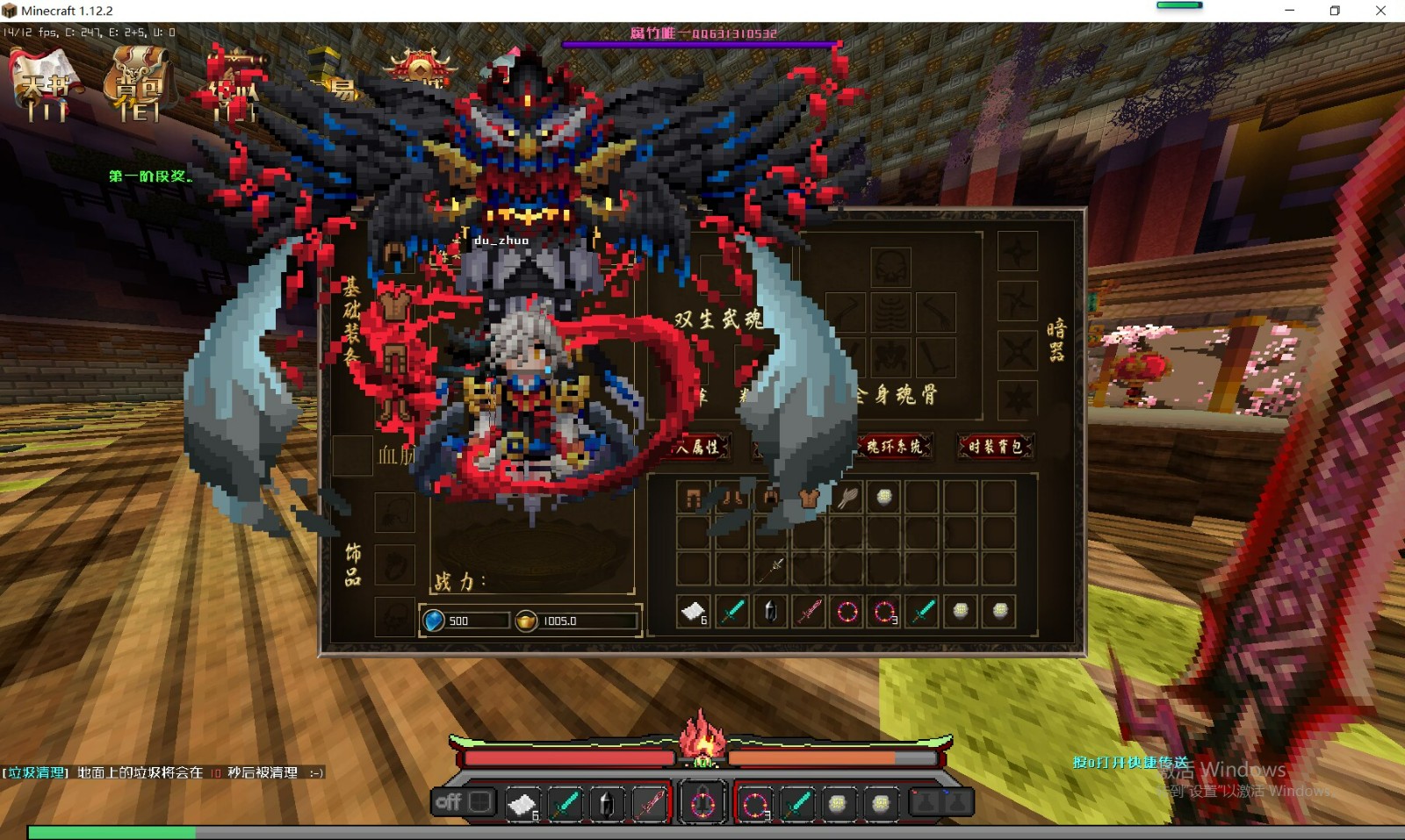Close the Minecraft window
Viewport: 1405px width, 840px height.
1380,11
